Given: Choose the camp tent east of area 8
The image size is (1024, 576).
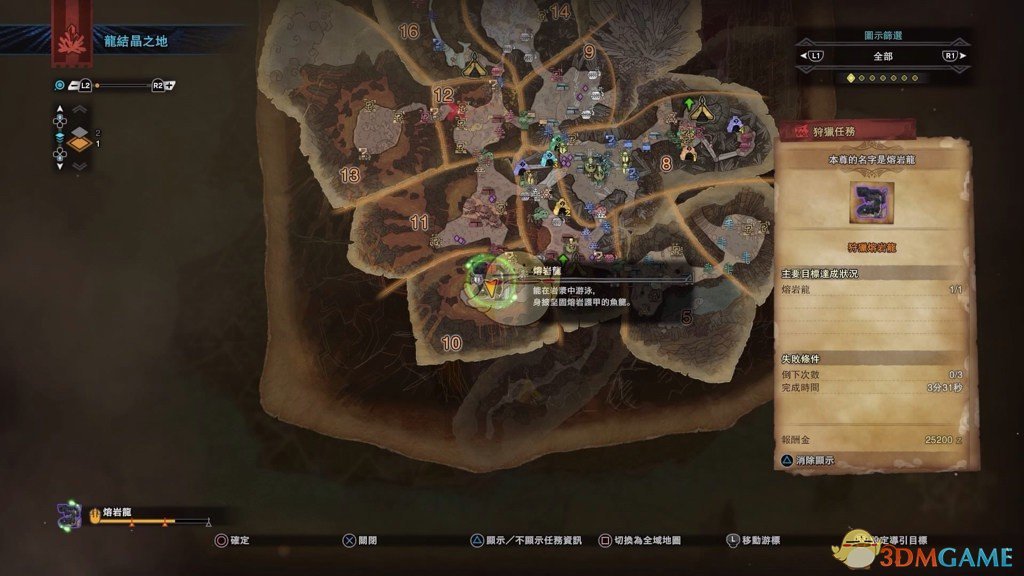Looking at the screenshot, I should (703, 106).
